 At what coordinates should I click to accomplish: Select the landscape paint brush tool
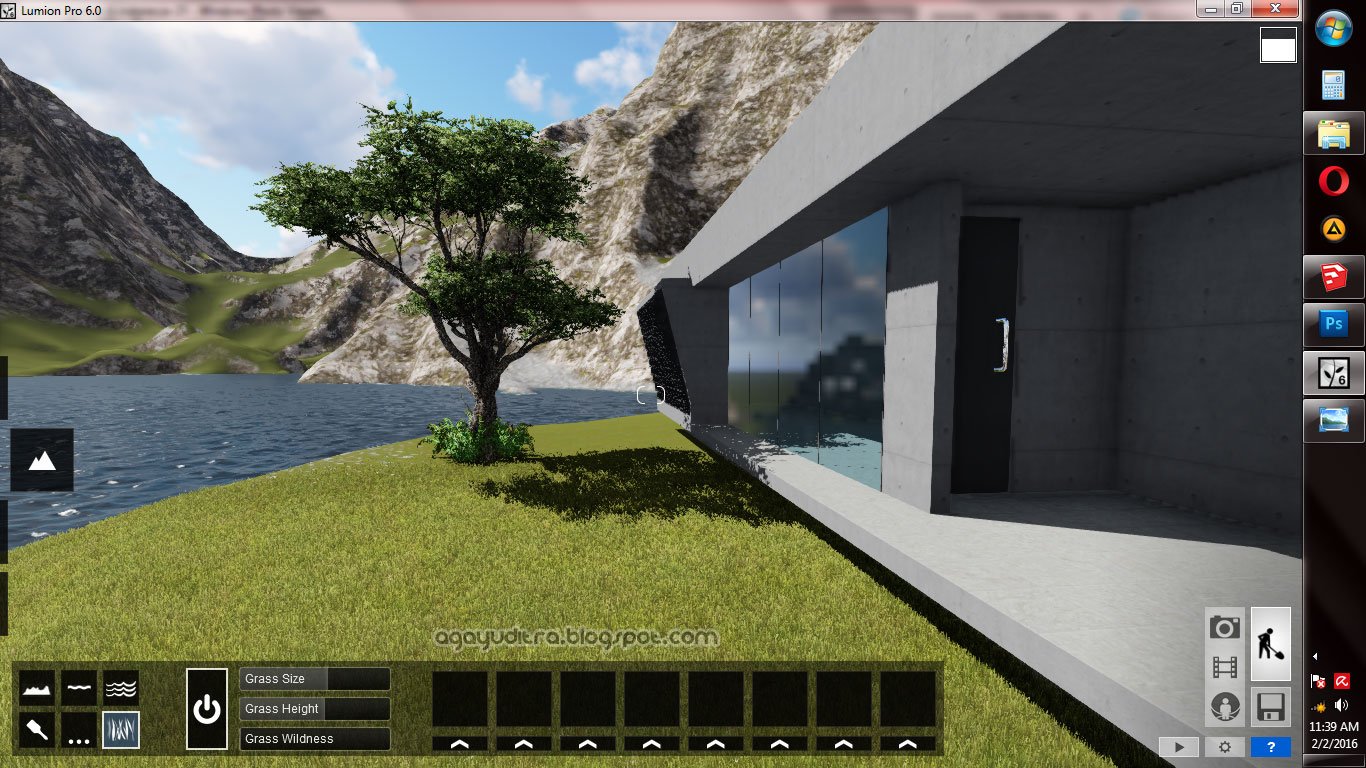click(37, 730)
